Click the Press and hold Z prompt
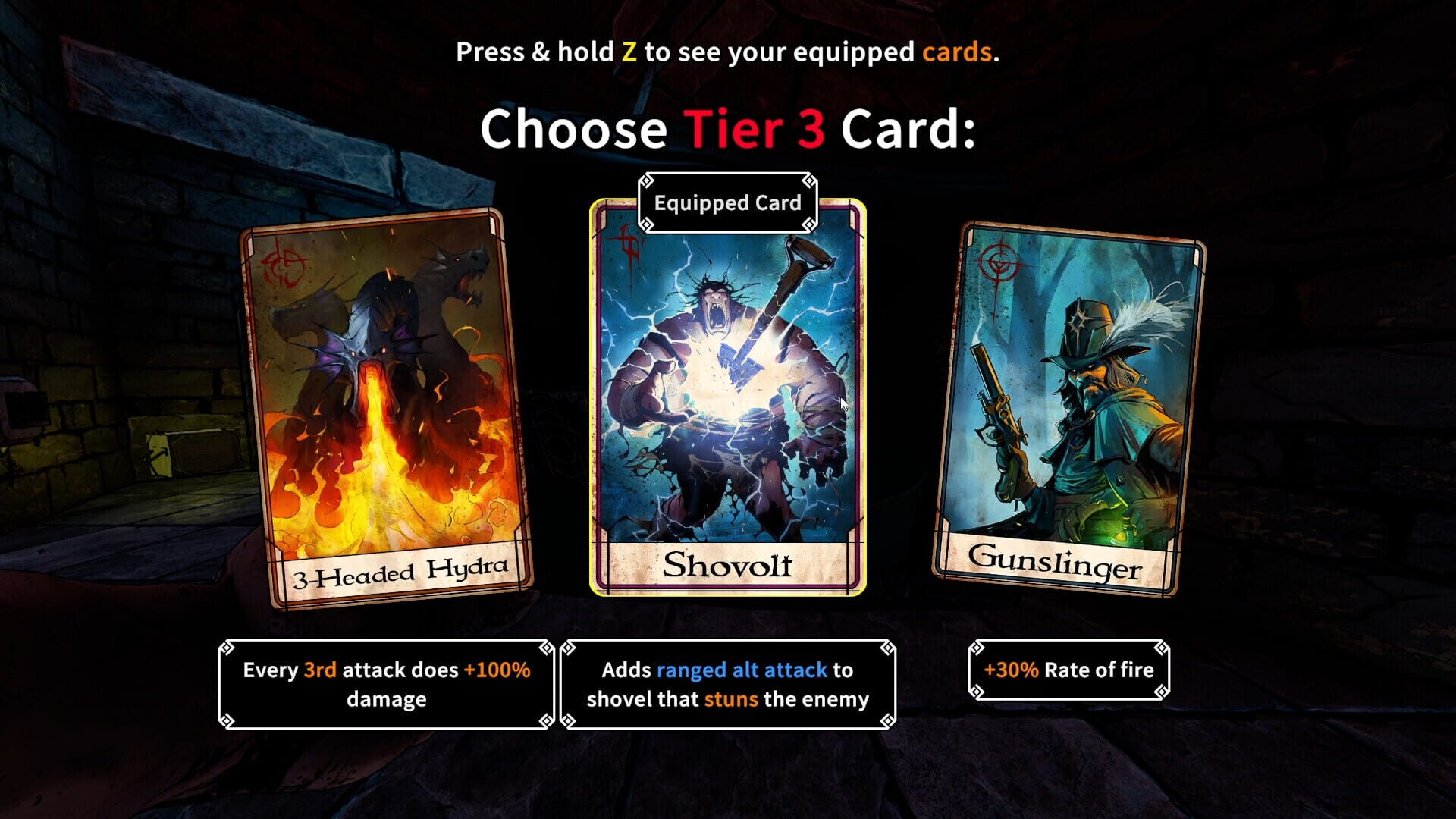The image size is (1456, 819). click(726, 53)
